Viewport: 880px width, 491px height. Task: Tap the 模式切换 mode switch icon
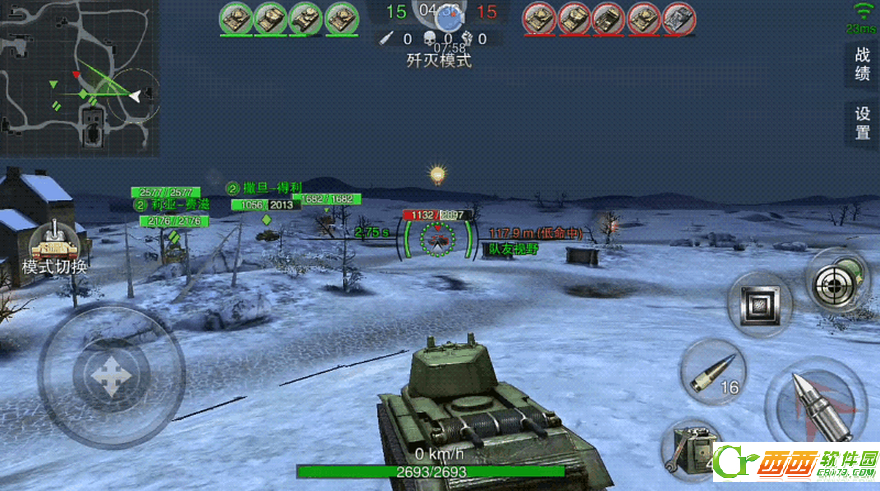pos(55,246)
